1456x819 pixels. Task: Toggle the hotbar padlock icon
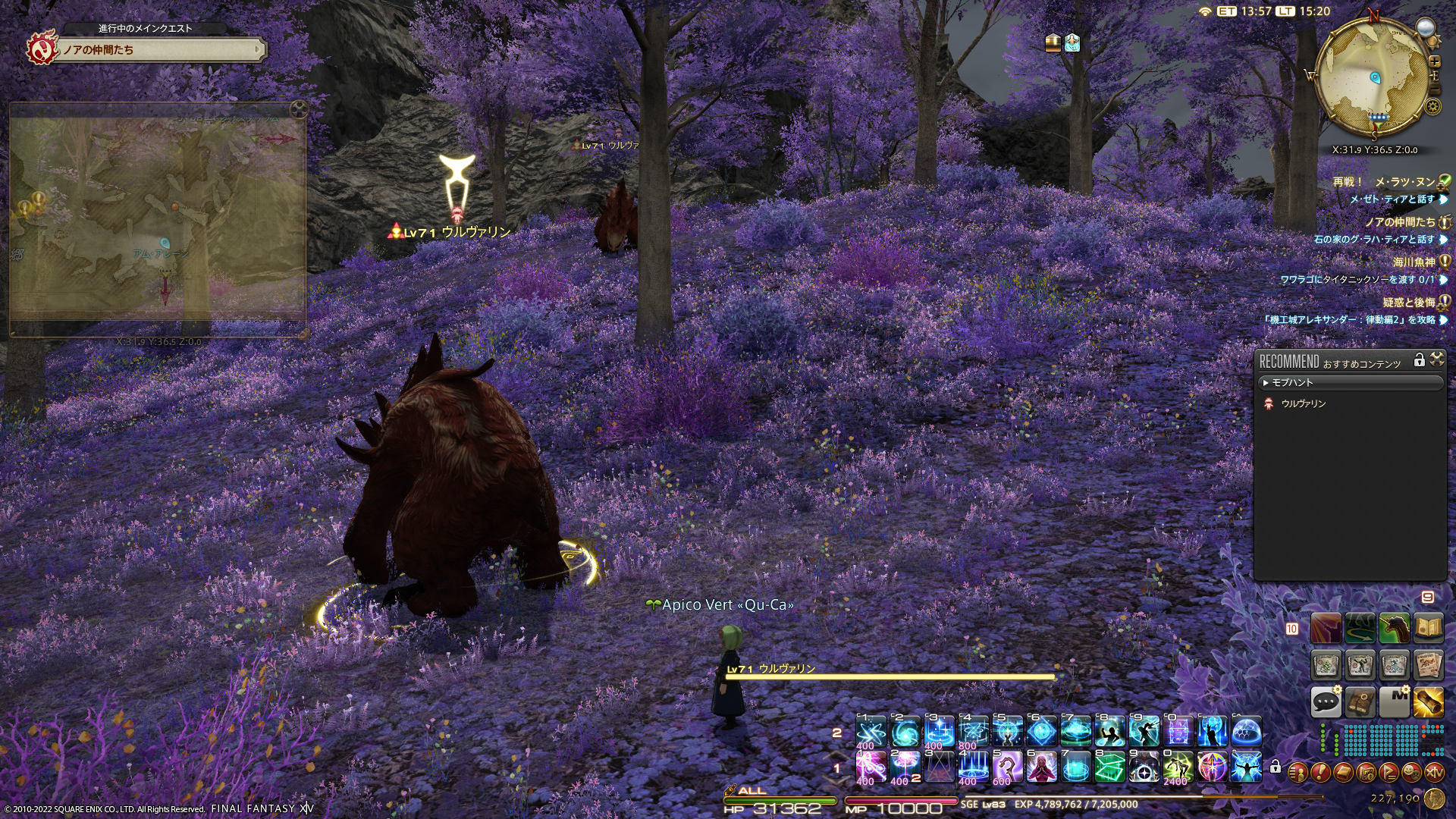coord(1276,767)
